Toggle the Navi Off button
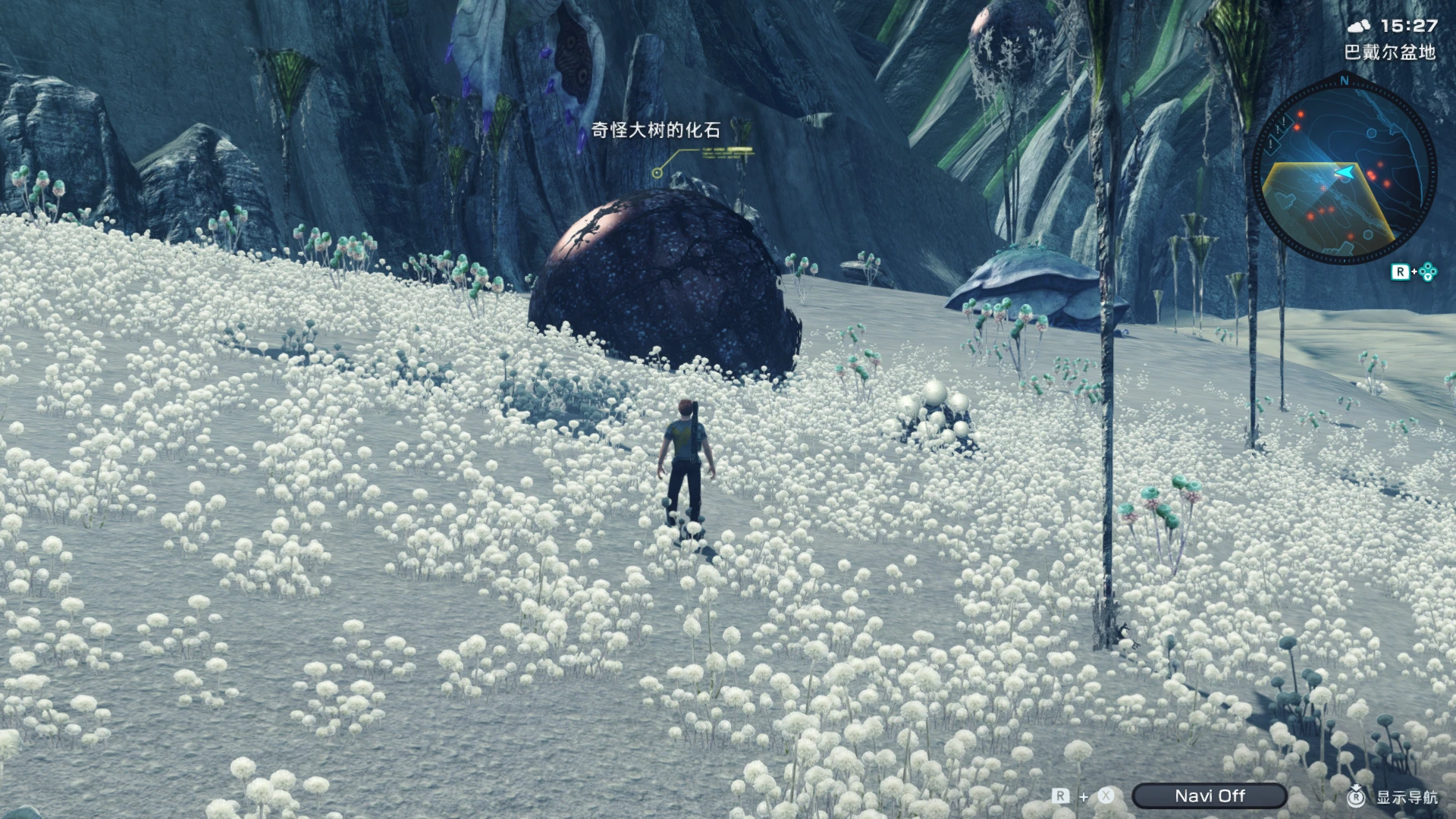1456x819 pixels. 1210,795
